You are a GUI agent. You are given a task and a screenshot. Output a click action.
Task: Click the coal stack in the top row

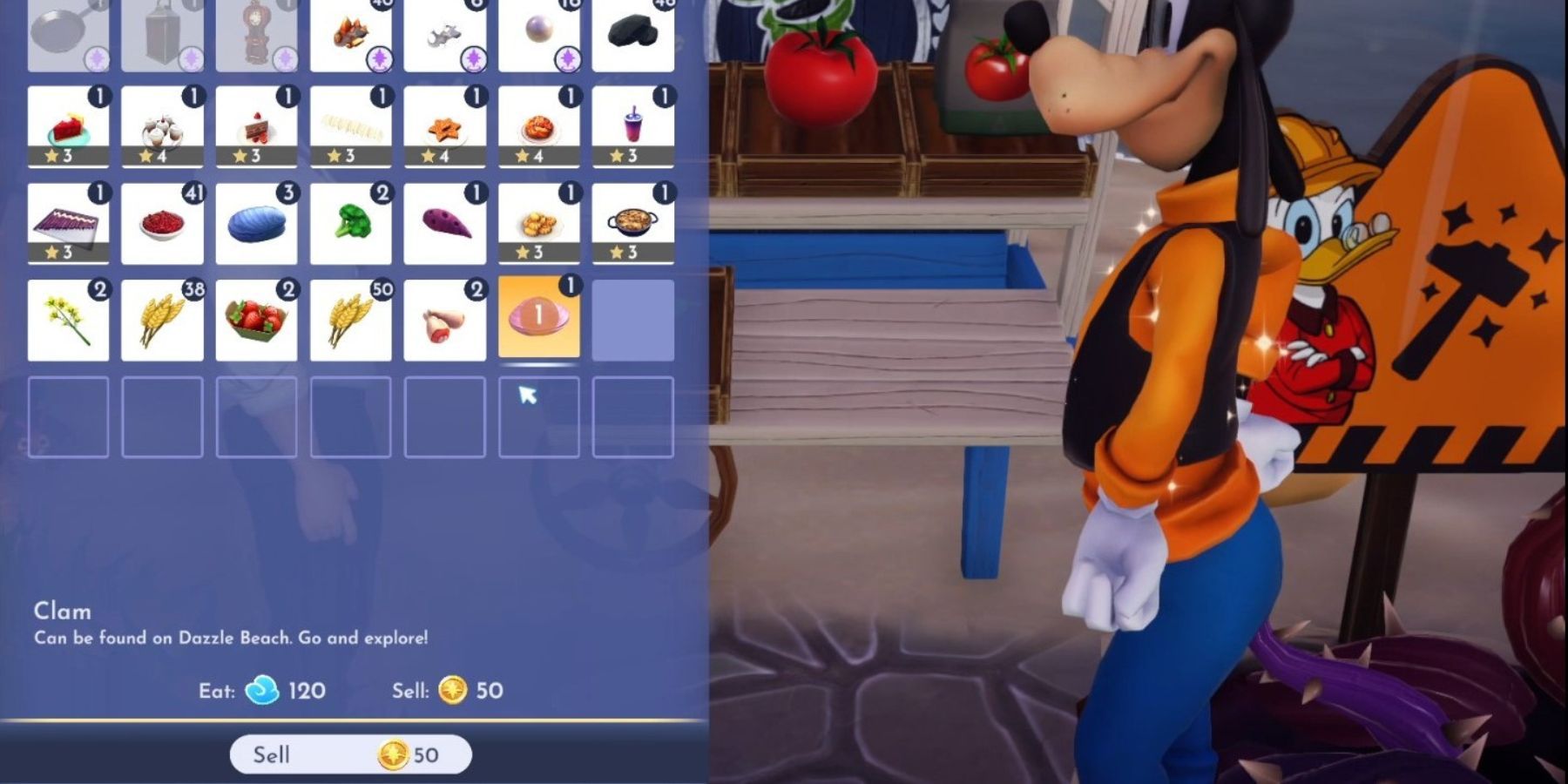pos(633,30)
